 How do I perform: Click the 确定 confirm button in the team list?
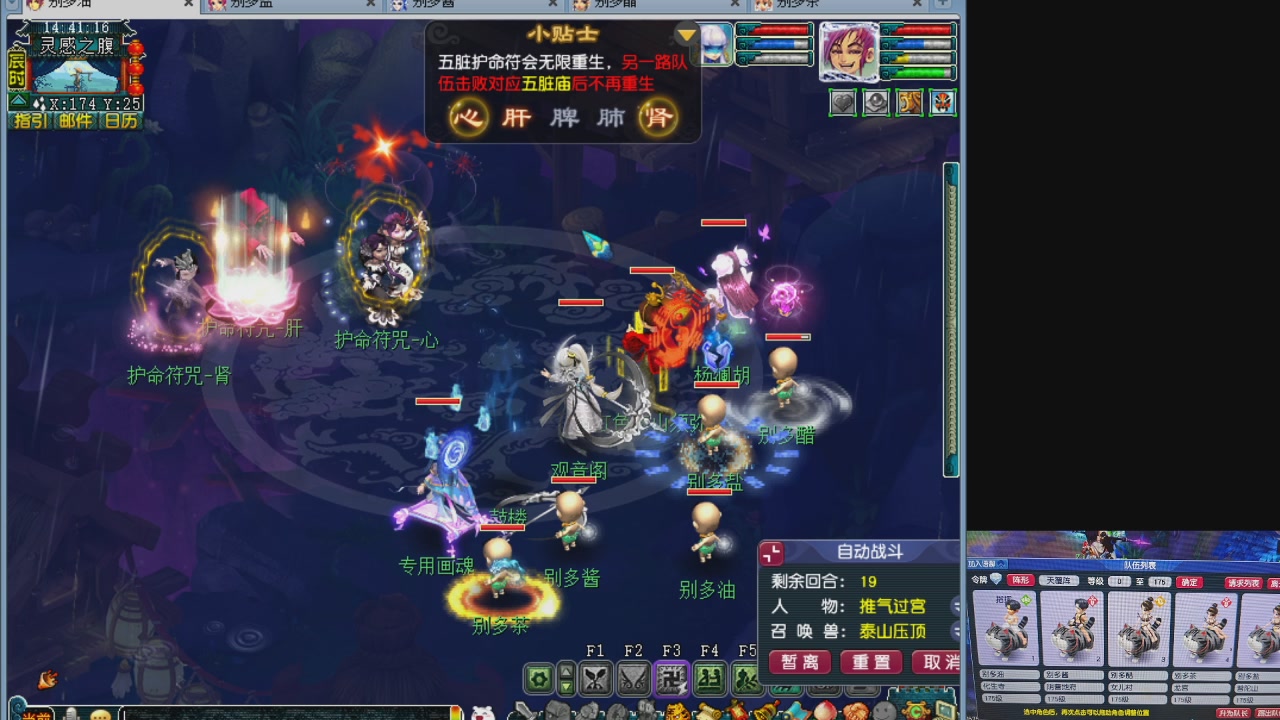[x=1190, y=583]
